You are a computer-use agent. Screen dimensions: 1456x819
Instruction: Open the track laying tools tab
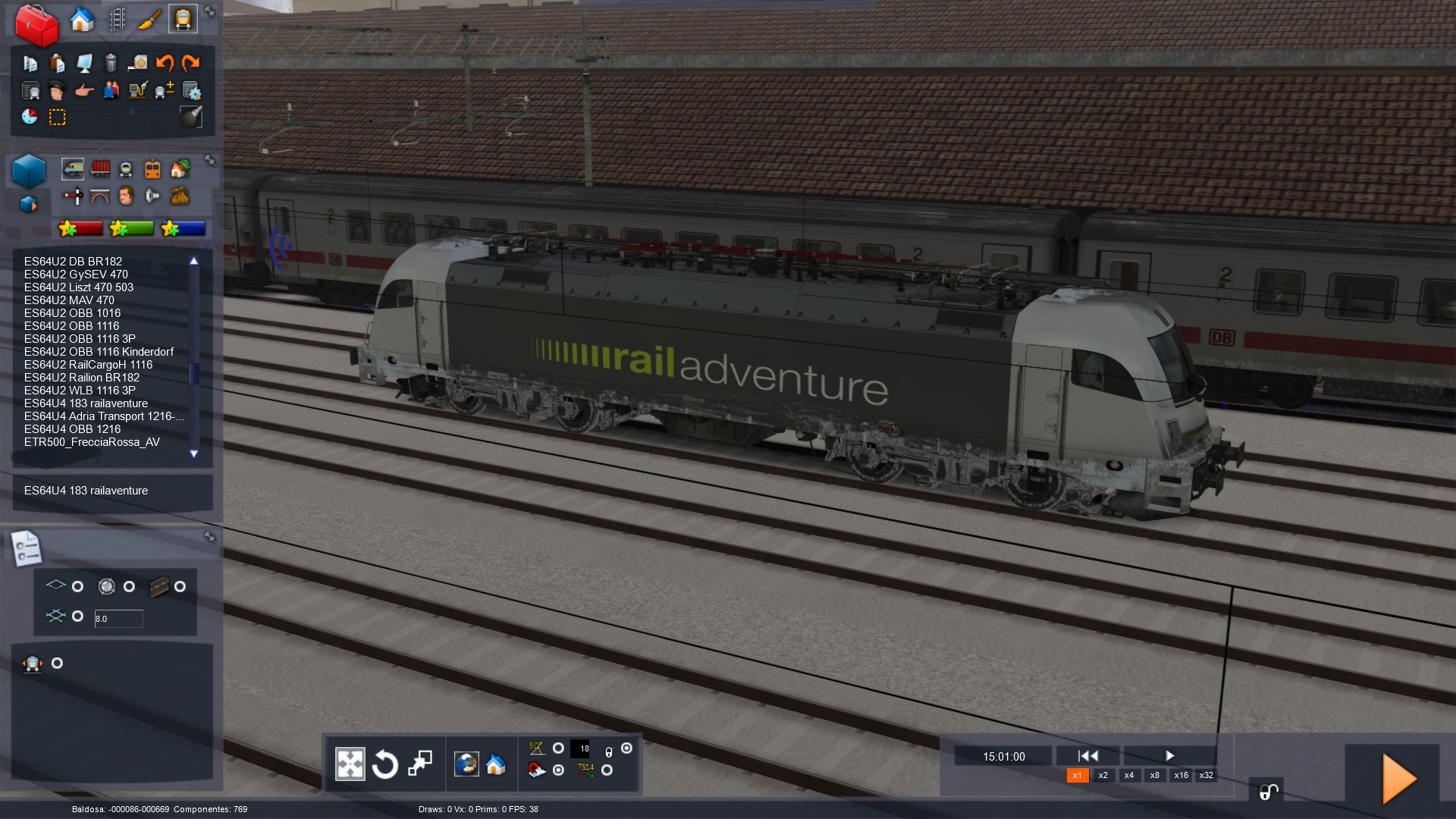click(117, 20)
